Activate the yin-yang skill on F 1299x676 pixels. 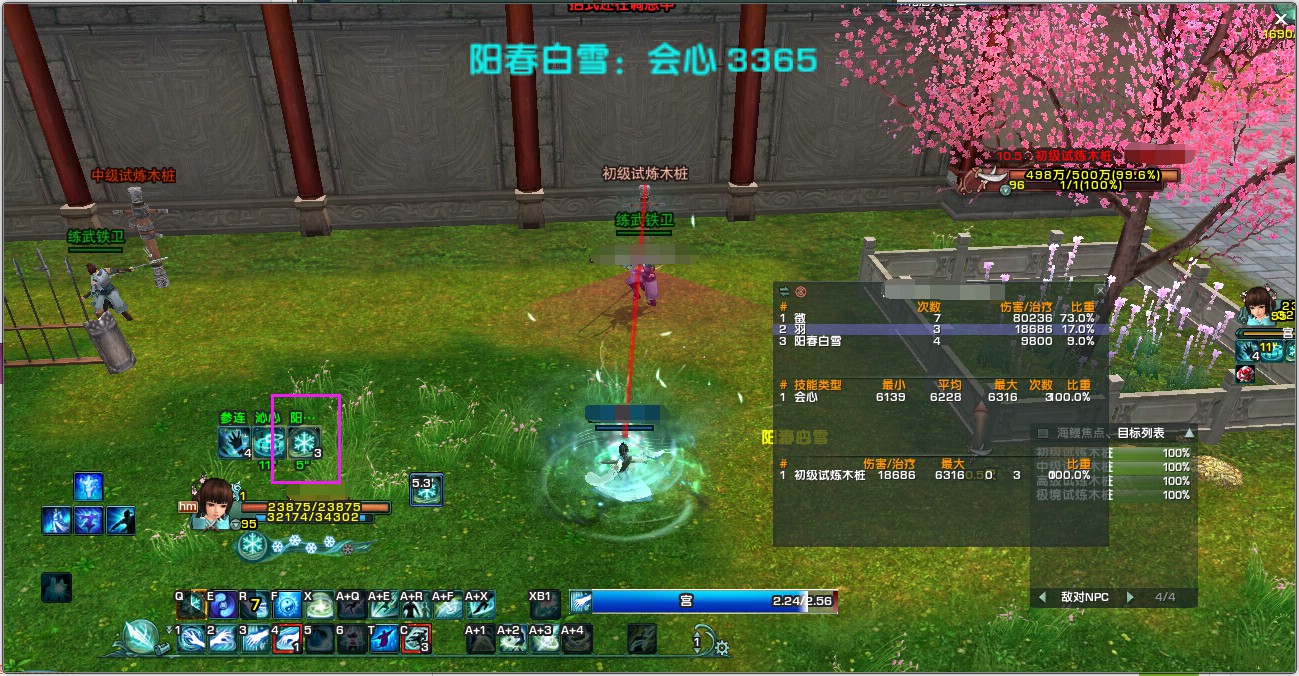click(x=287, y=605)
